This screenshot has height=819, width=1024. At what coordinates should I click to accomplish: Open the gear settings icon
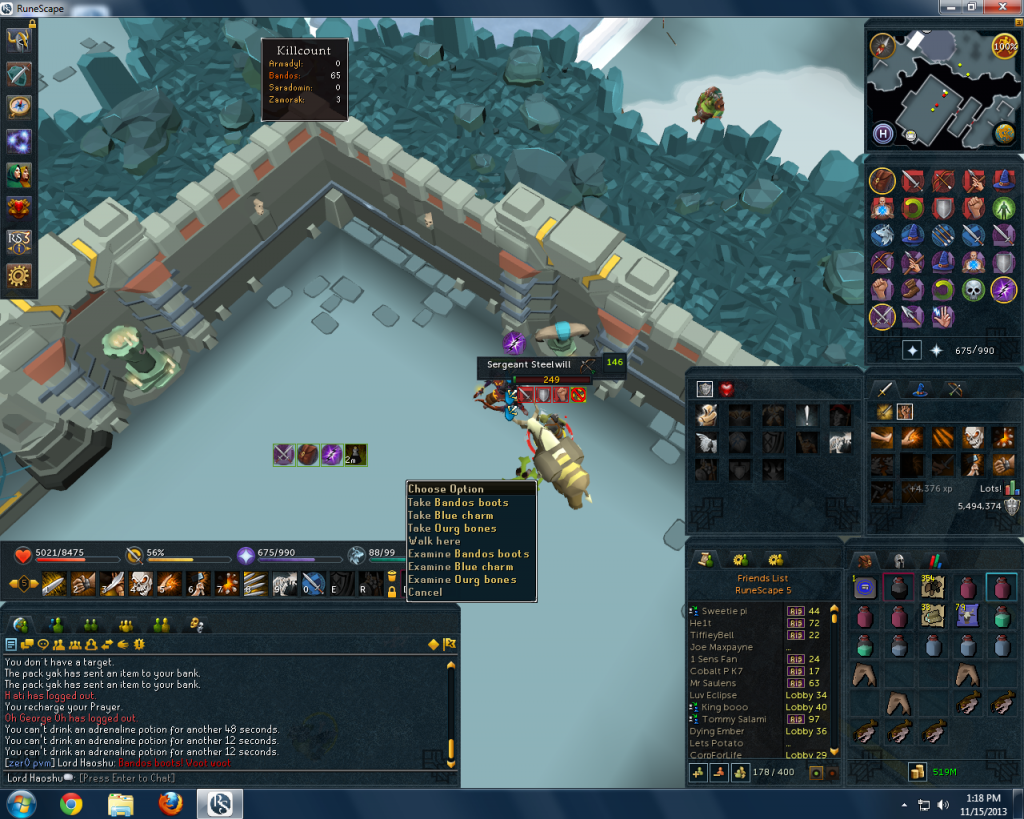pyautogui.click(x=19, y=274)
